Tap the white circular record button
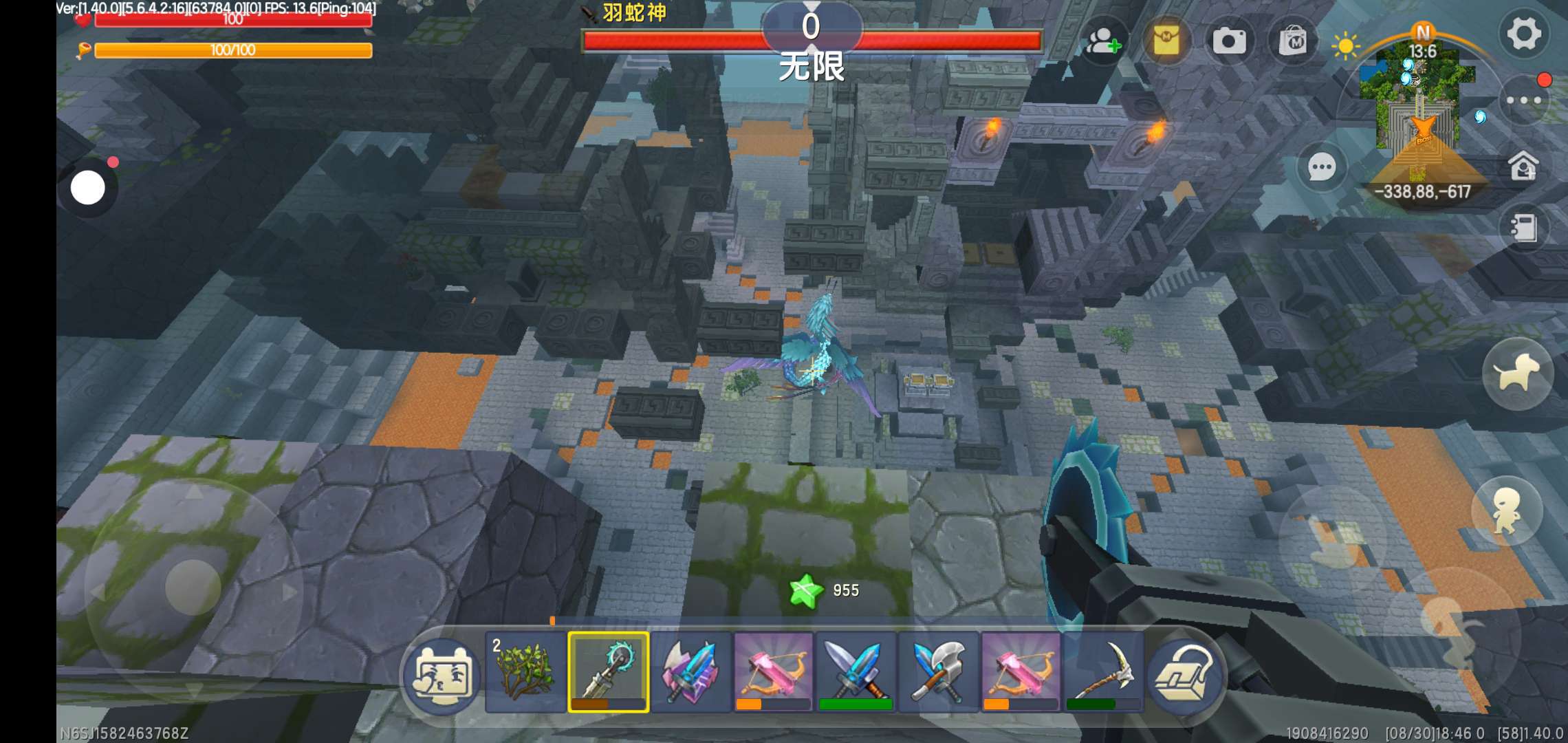The height and width of the screenshot is (743, 1568). pos(88,188)
